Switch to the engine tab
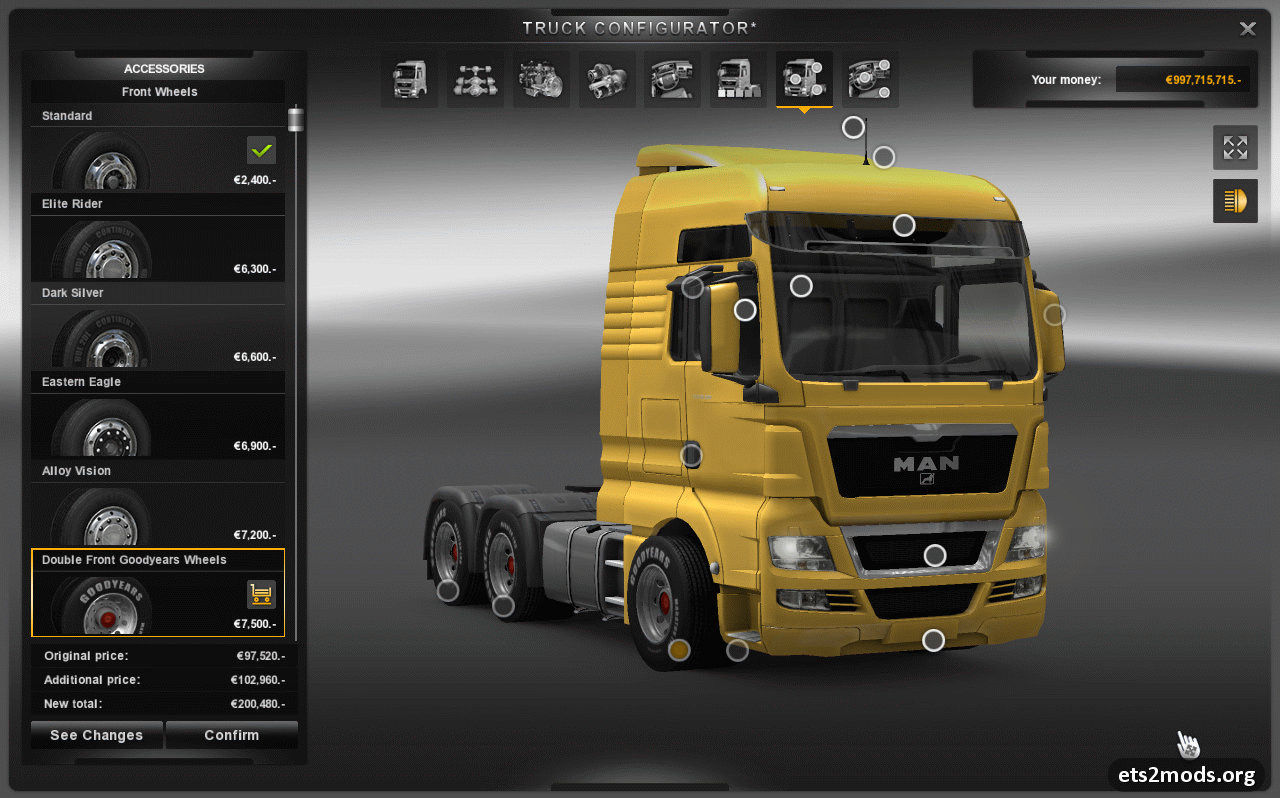The image size is (1280, 798). point(541,80)
